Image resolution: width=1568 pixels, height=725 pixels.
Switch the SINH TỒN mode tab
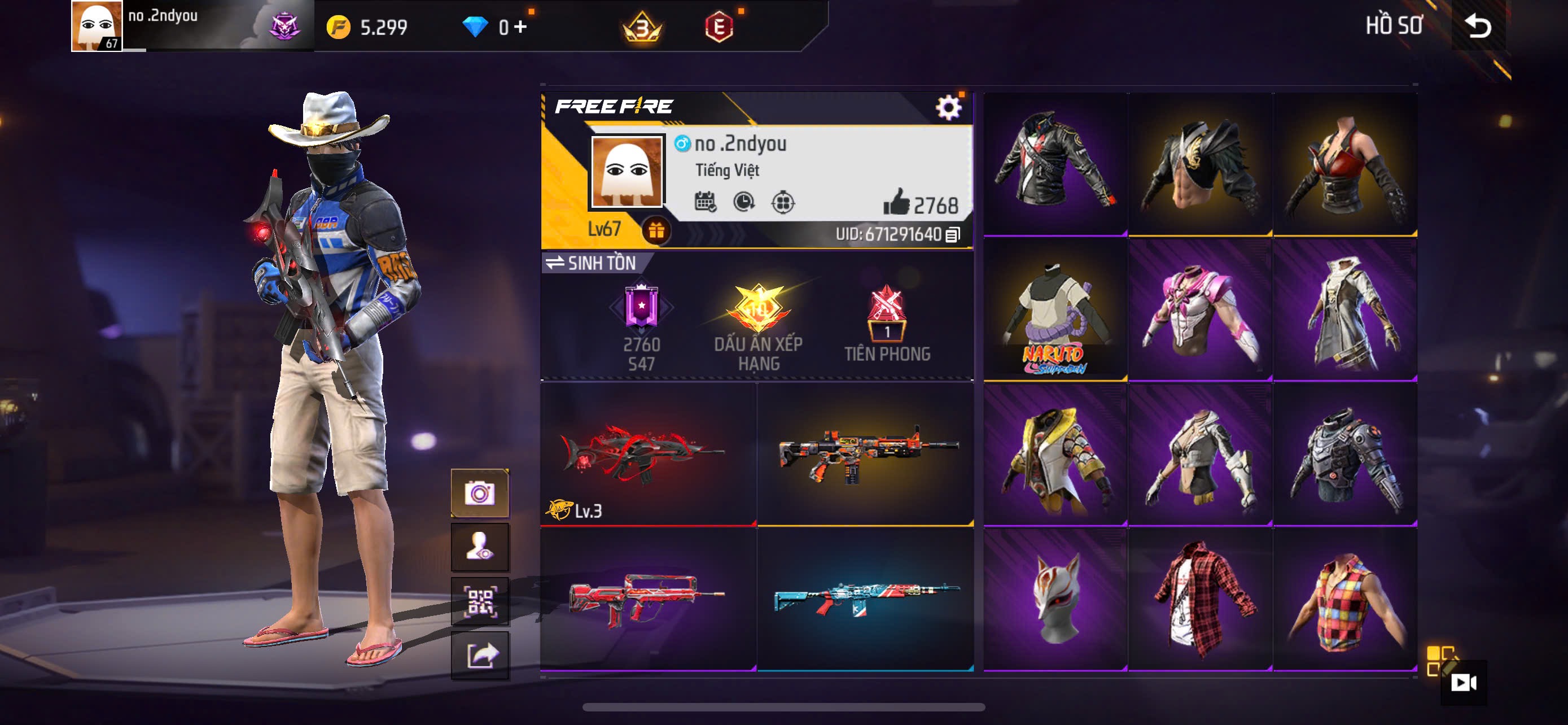click(x=590, y=263)
